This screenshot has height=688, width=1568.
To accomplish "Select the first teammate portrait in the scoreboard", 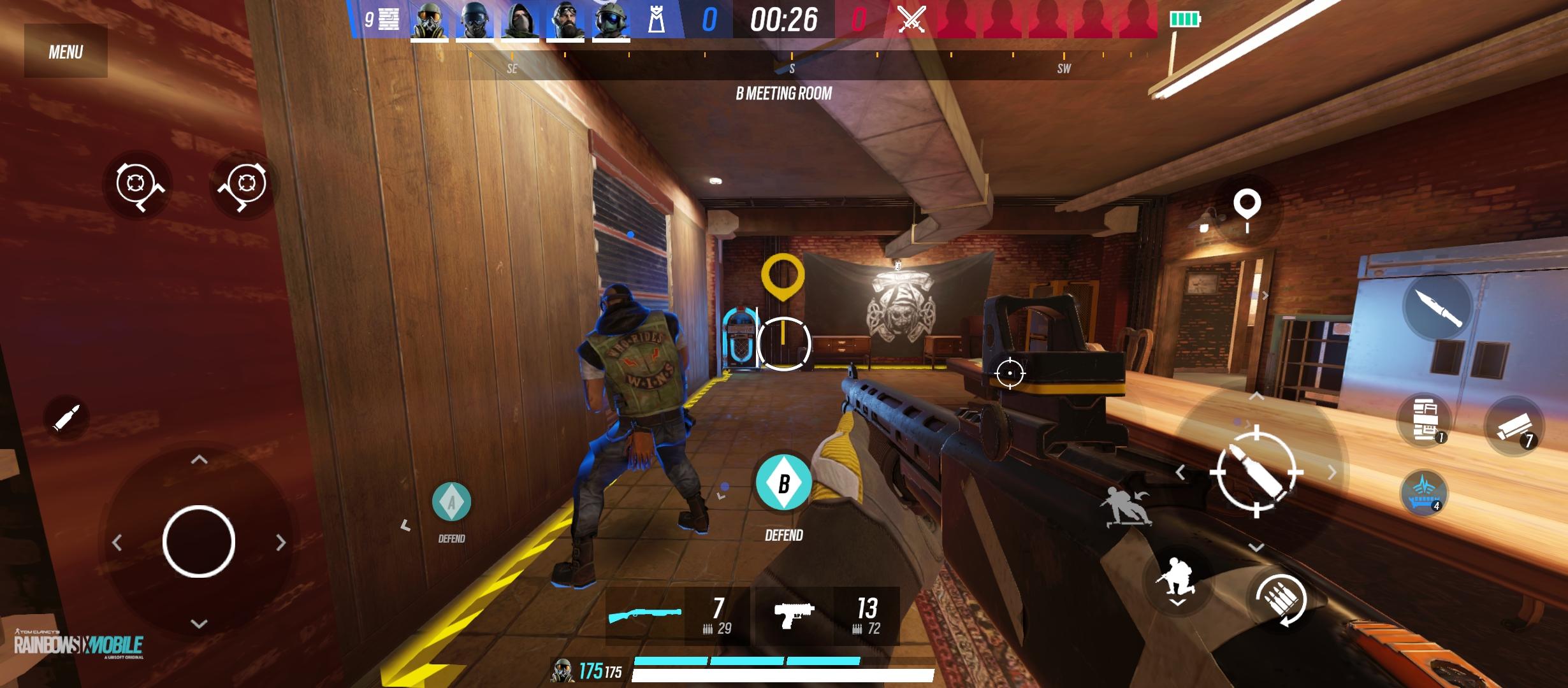I will click(x=427, y=19).
